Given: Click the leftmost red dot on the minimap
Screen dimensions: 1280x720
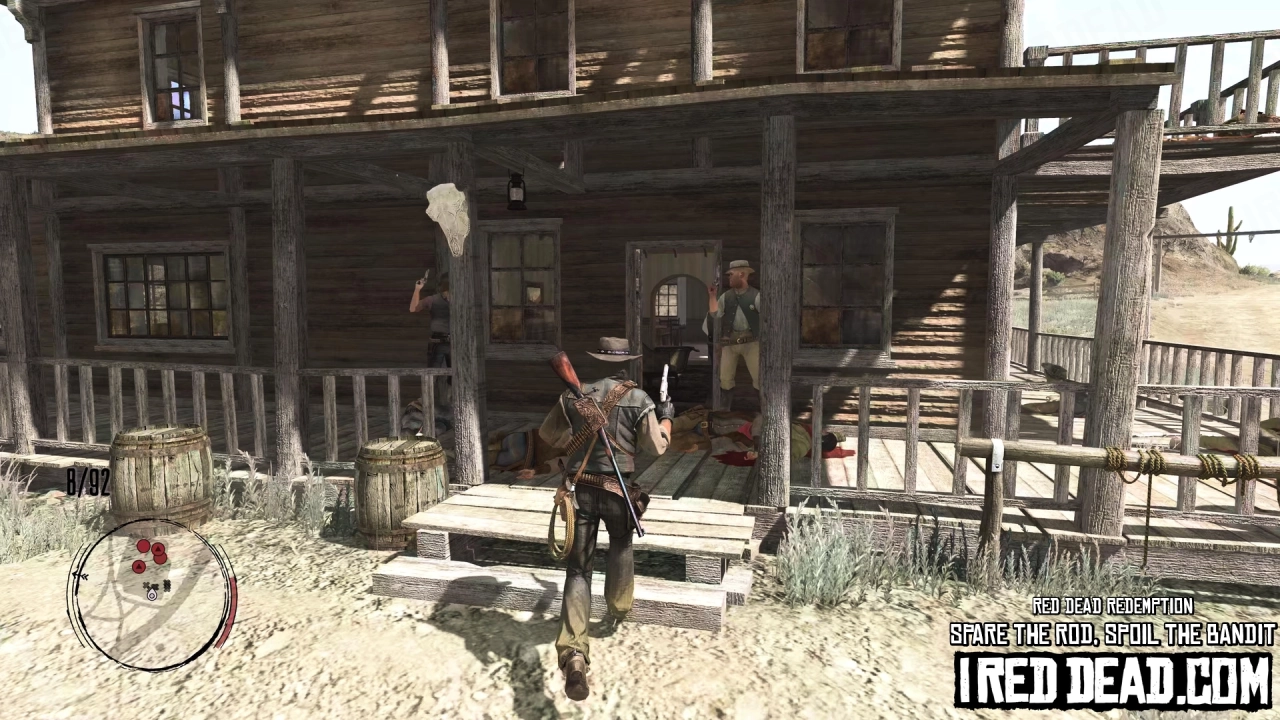Looking at the screenshot, I should tap(139, 567).
